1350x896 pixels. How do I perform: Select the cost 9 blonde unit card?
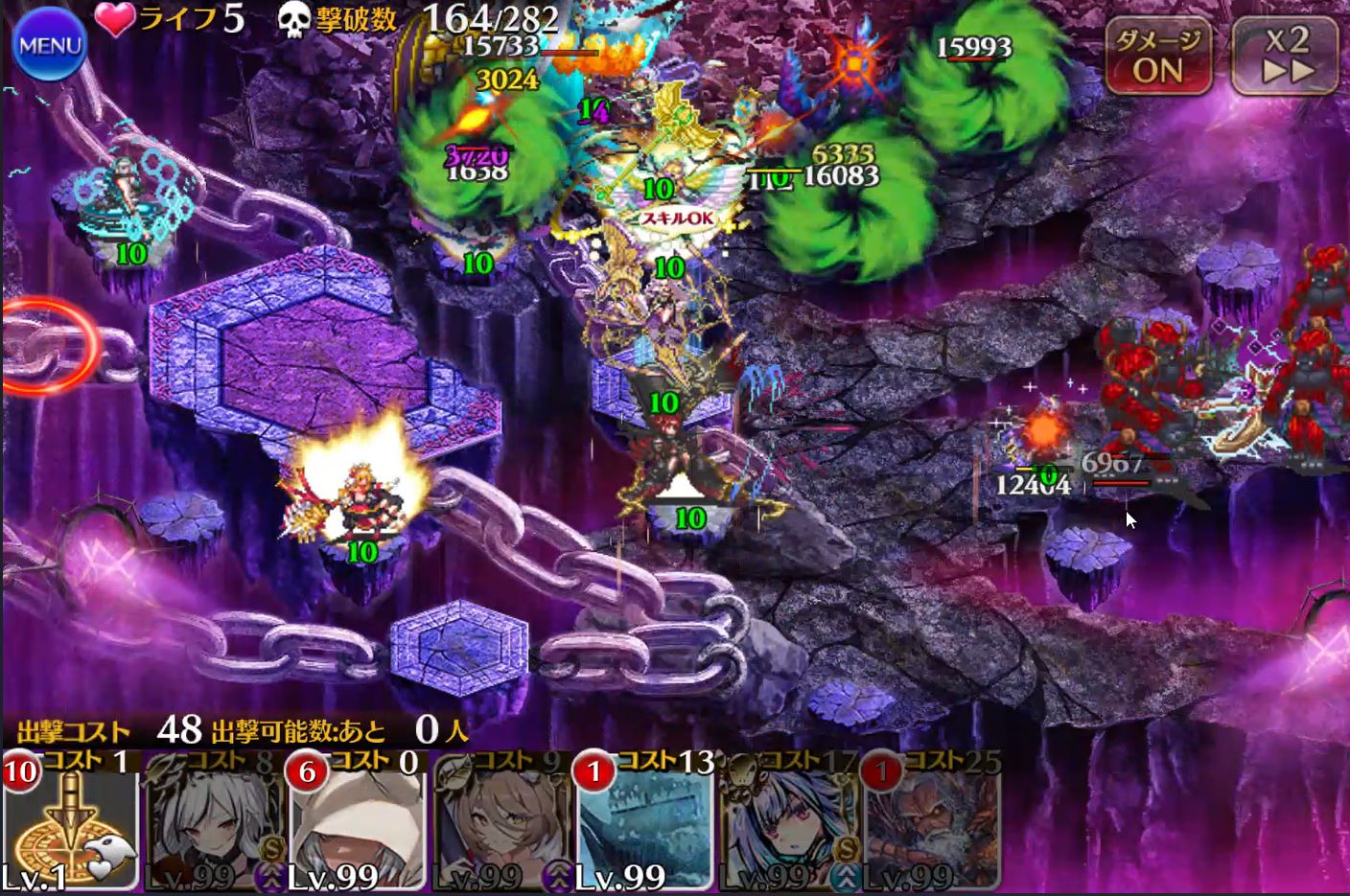coord(501,822)
